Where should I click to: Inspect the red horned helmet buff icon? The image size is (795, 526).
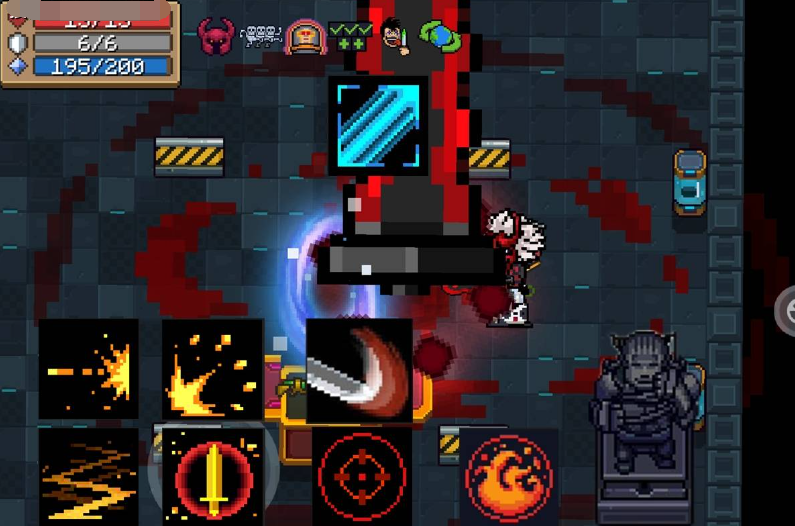216,37
